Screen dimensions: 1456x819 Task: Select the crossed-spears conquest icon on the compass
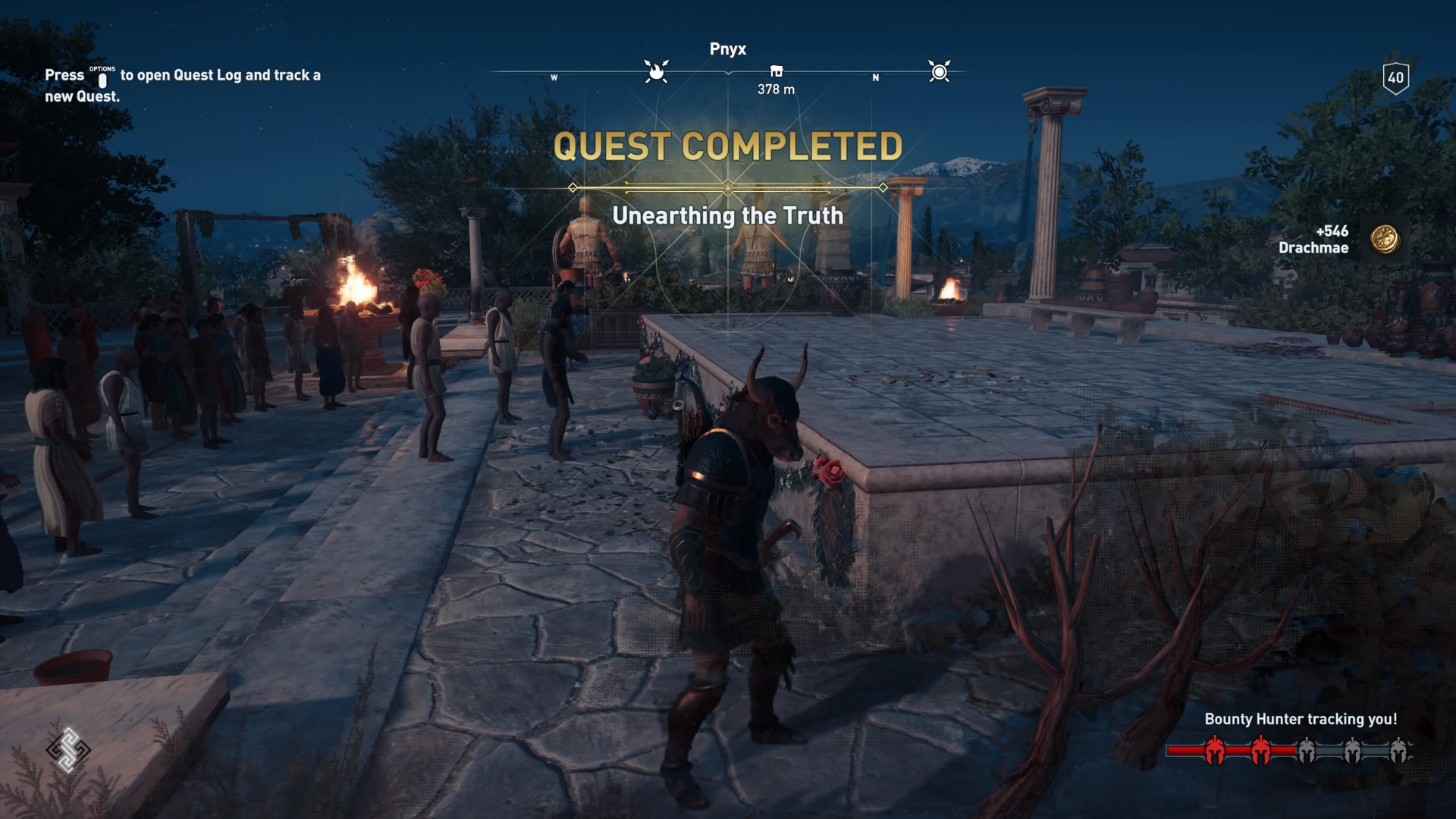940,71
